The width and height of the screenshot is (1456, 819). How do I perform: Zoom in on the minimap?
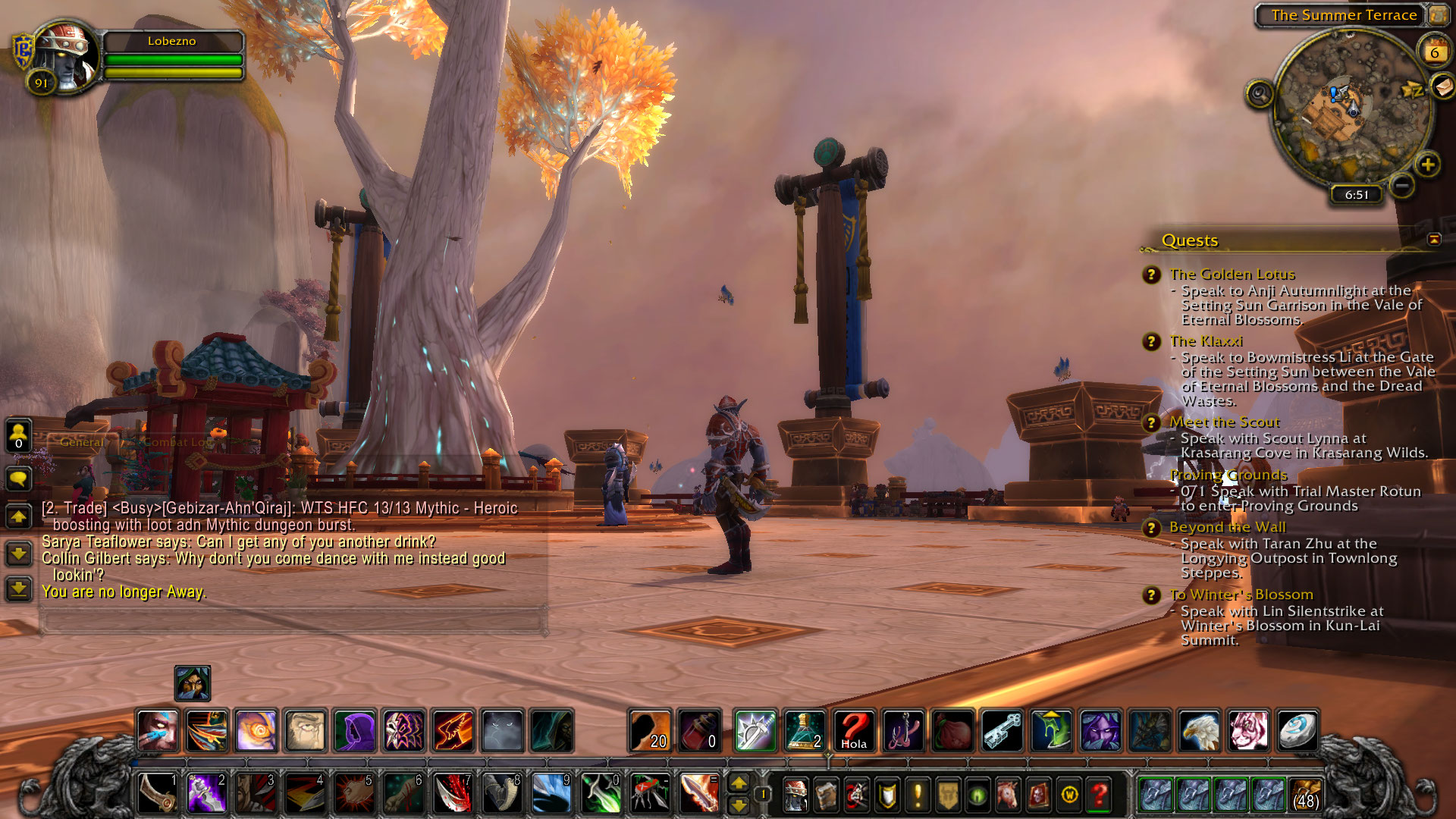[x=1428, y=165]
